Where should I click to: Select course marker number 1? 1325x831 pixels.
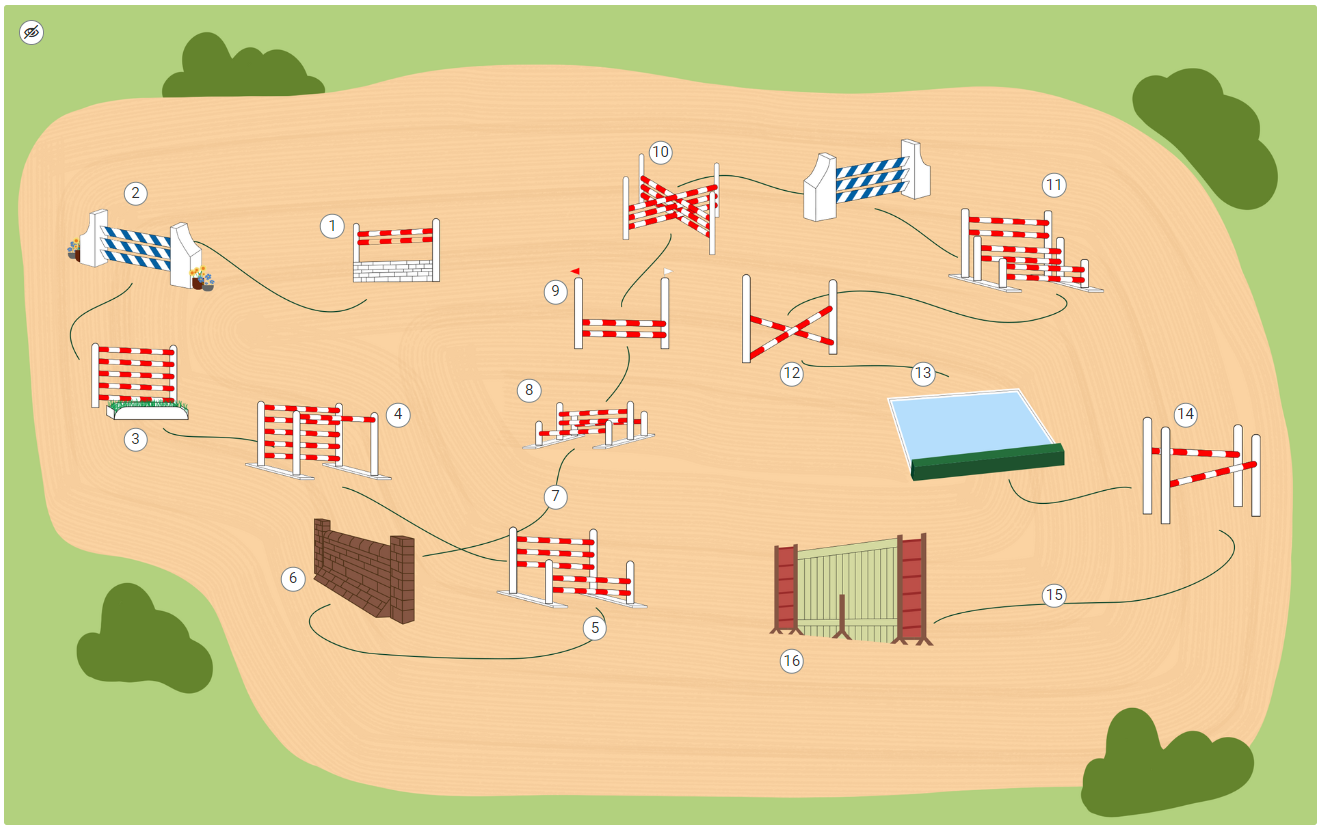click(x=332, y=226)
